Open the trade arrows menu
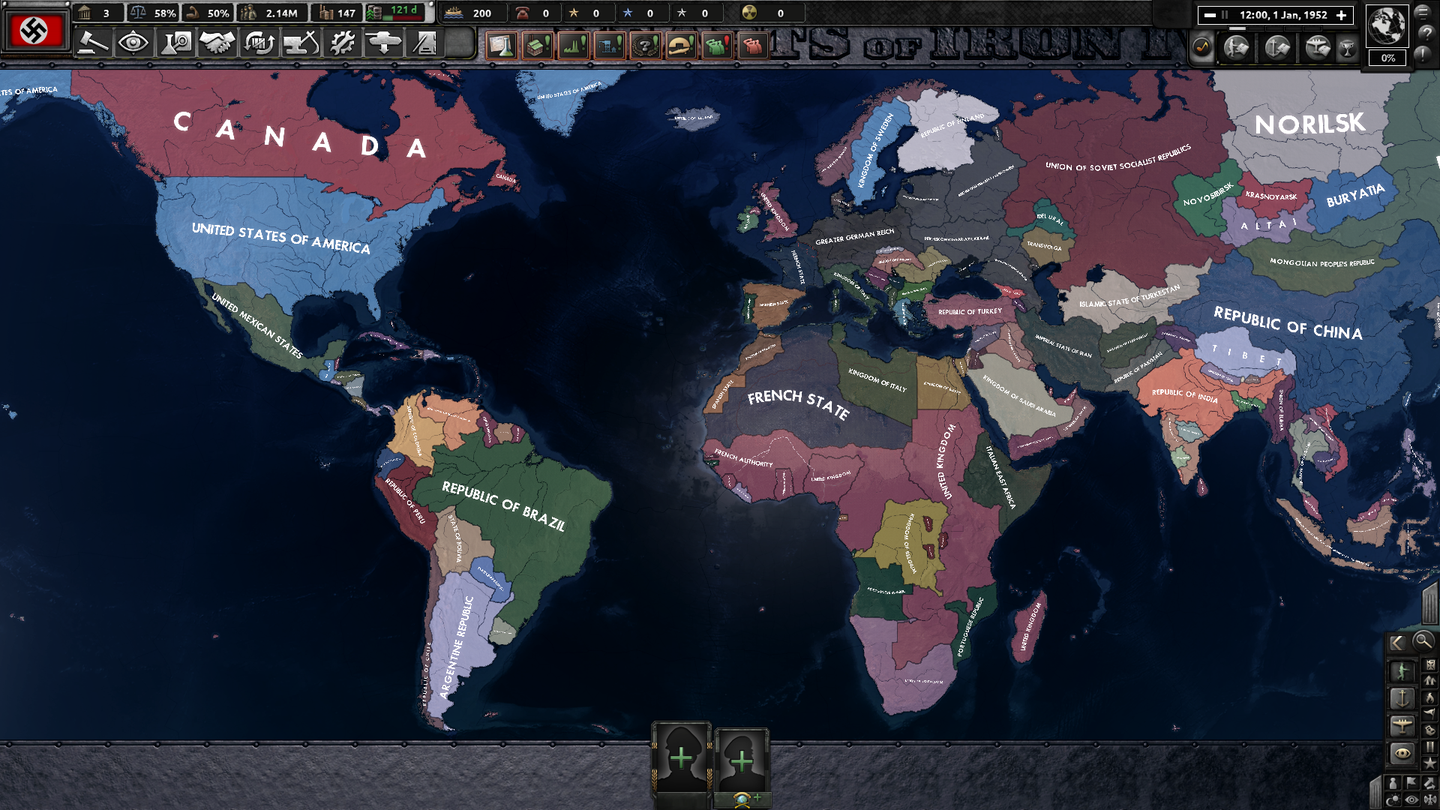 coord(259,43)
